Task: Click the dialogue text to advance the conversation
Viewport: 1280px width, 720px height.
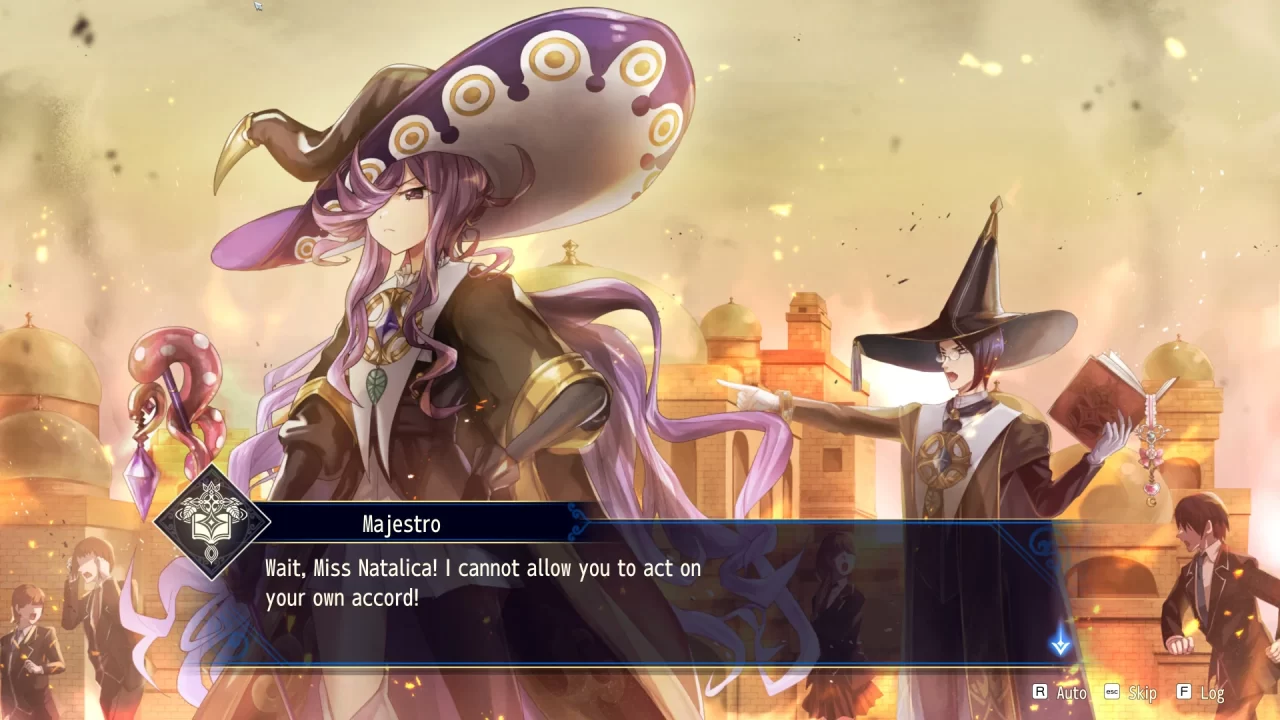Action: pyautogui.click(x=480, y=582)
